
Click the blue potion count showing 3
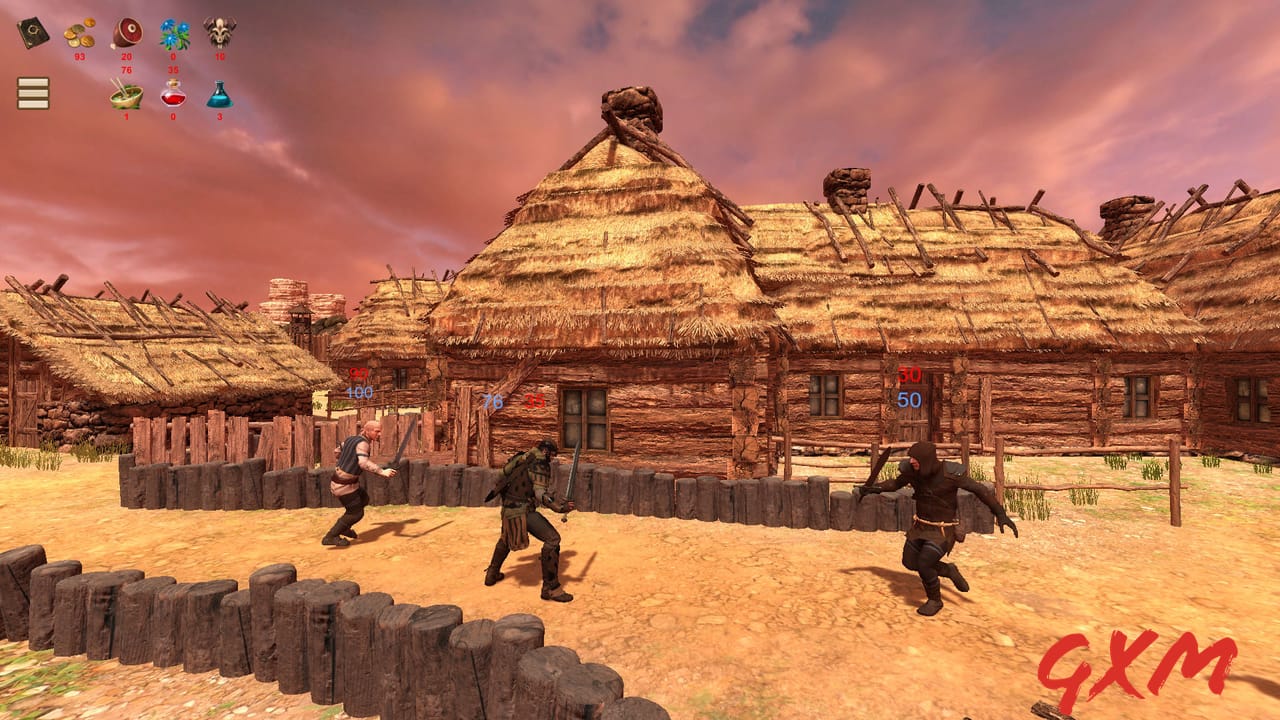coord(219,115)
